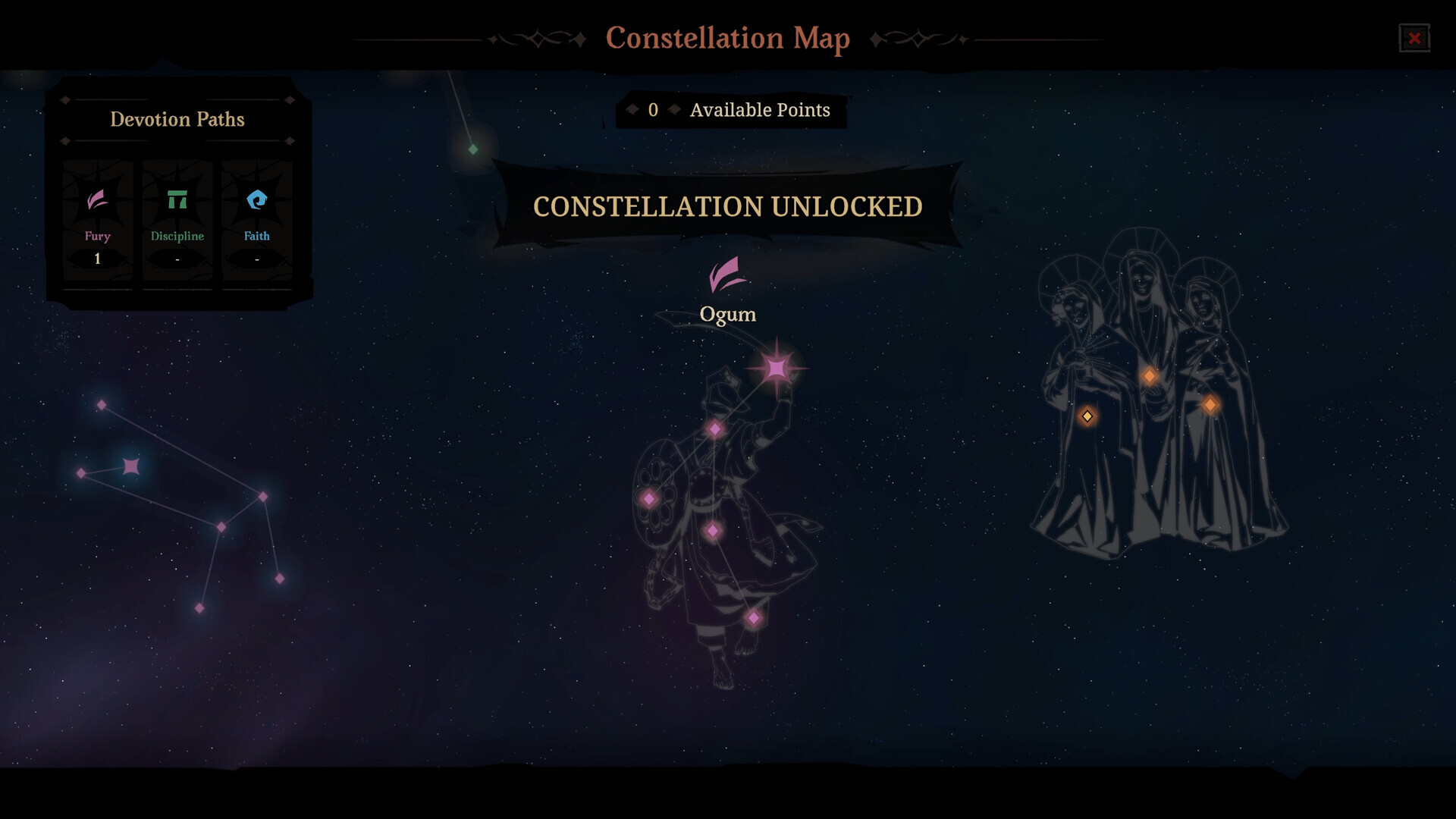Click the Constellation Map title
This screenshot has width=1456, height=819.
[x=727, y=39]
